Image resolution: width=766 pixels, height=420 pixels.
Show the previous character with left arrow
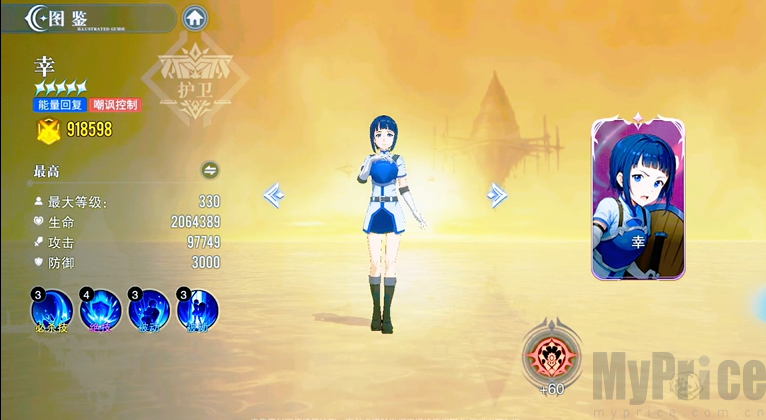274,195
